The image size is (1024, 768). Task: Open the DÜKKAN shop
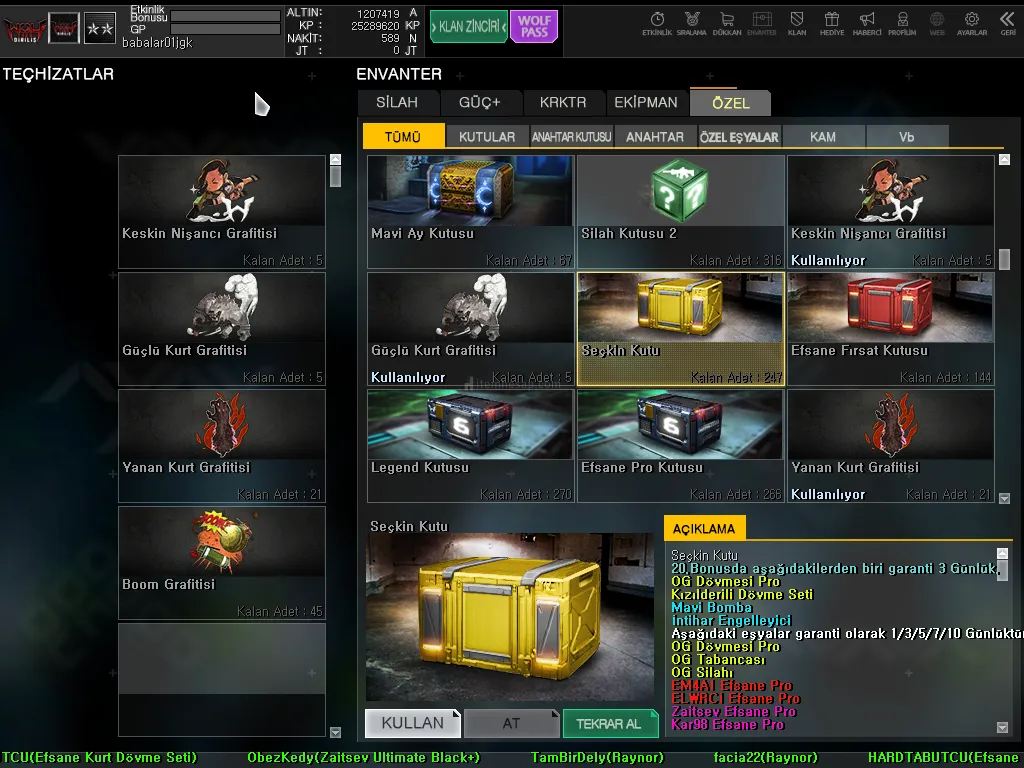click(x=727, y=24)
